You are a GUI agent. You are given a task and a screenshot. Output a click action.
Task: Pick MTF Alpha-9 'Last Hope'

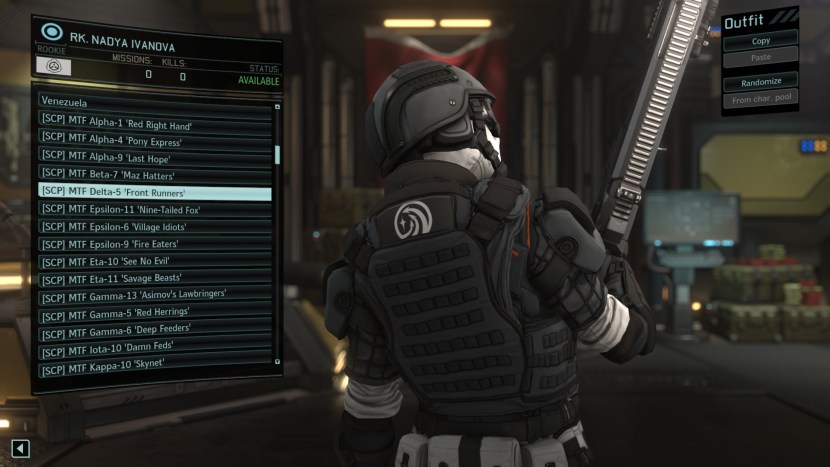click(154, 158)
